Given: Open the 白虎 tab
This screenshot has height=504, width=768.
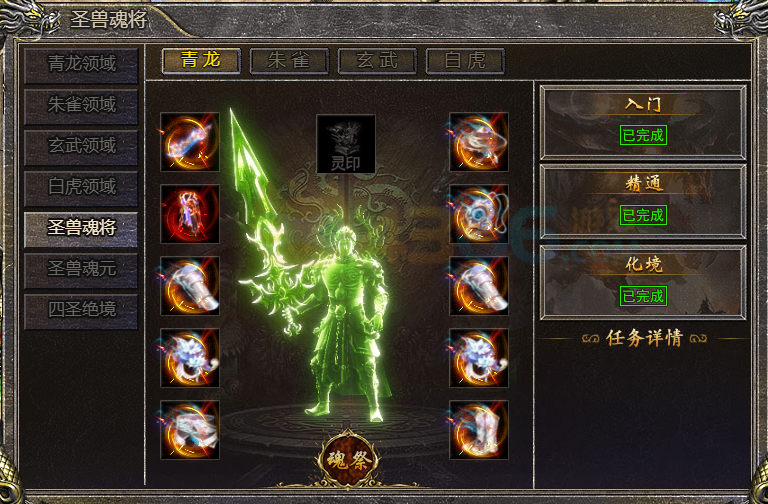Looking at the screenshot, I should pyautogui.click(x=465, y=60).
